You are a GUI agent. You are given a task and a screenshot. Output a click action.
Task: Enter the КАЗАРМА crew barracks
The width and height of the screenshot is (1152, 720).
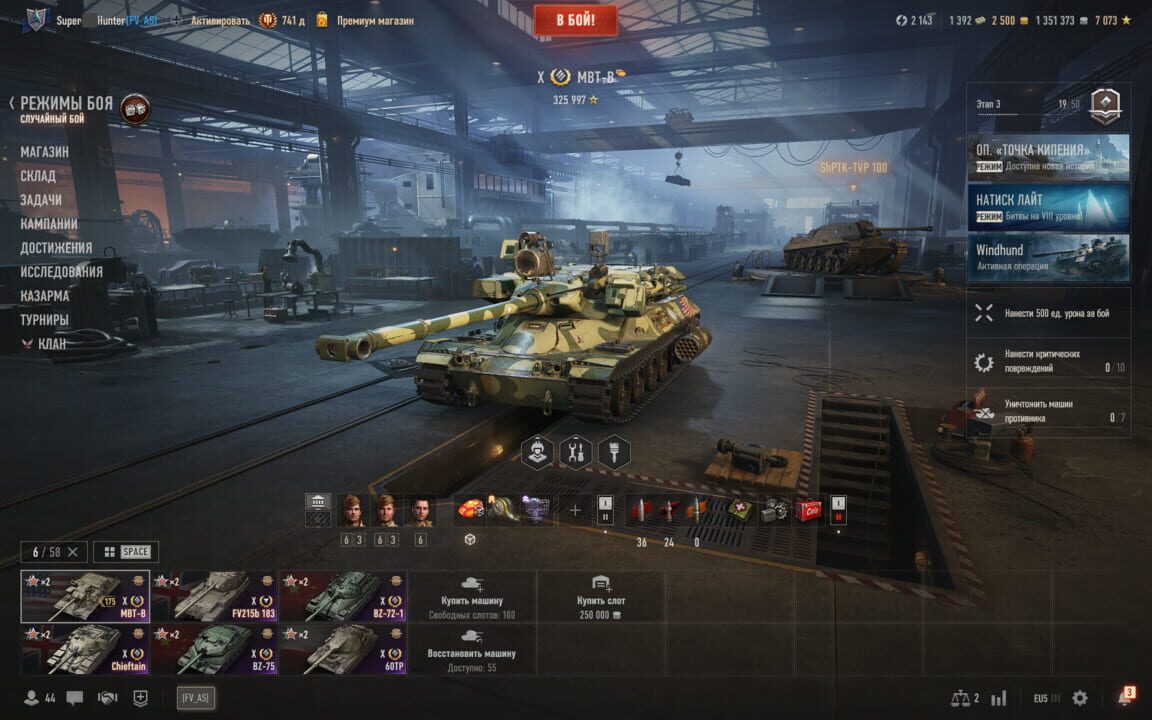click(x=45, y=296)
